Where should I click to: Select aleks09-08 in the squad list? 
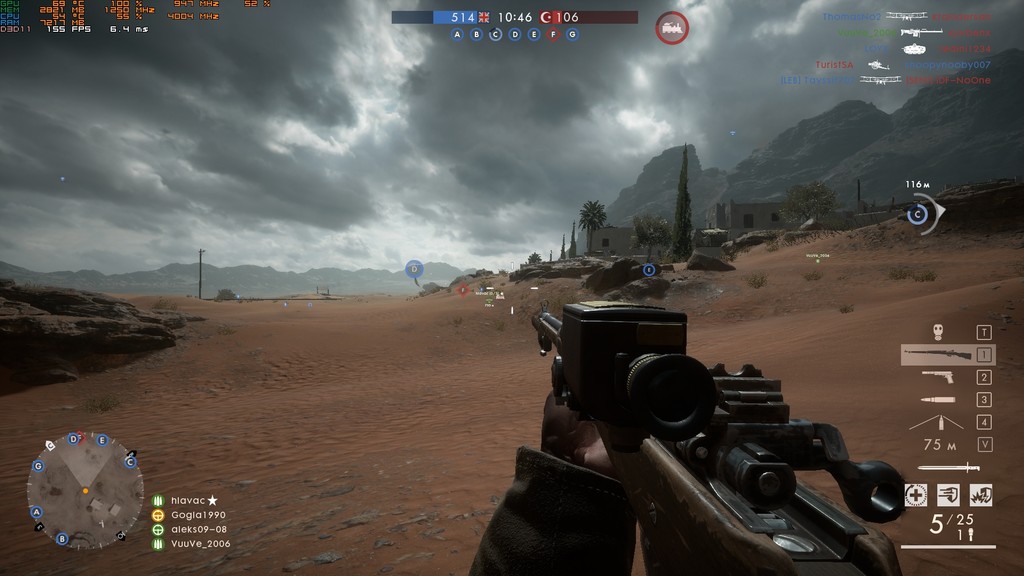[198, 529]
